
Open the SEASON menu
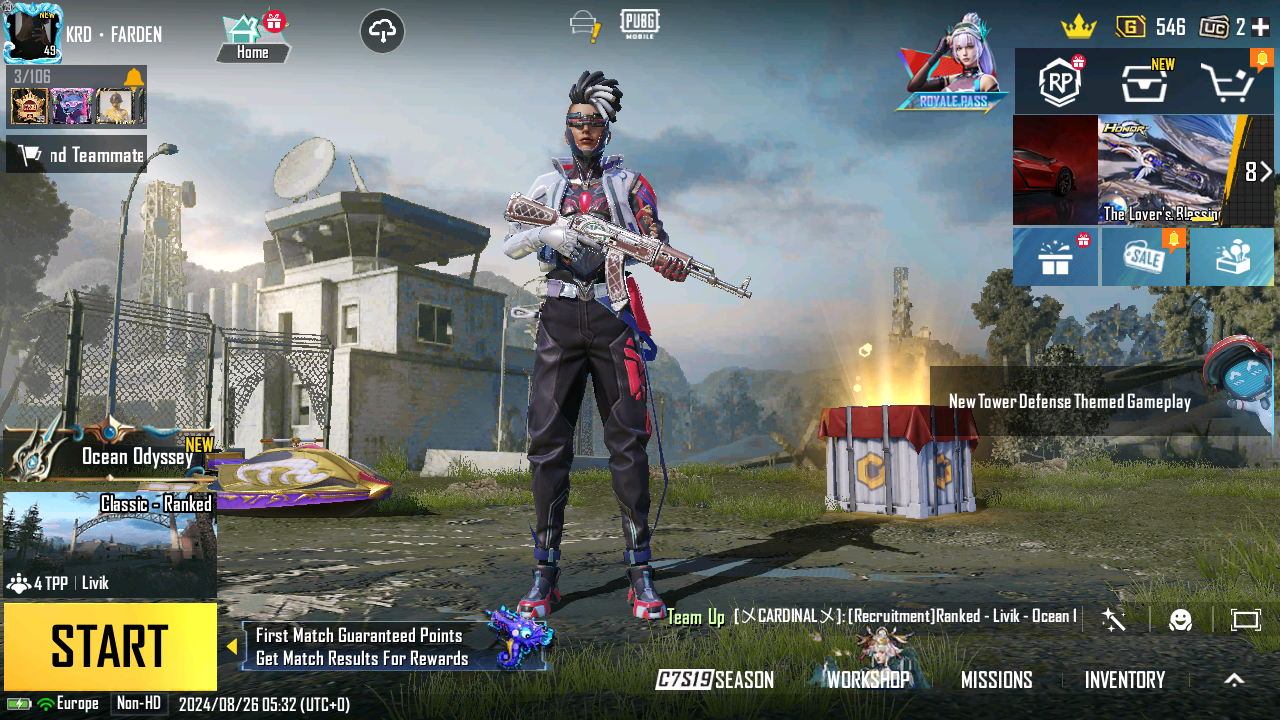click(x=716, y=680)
